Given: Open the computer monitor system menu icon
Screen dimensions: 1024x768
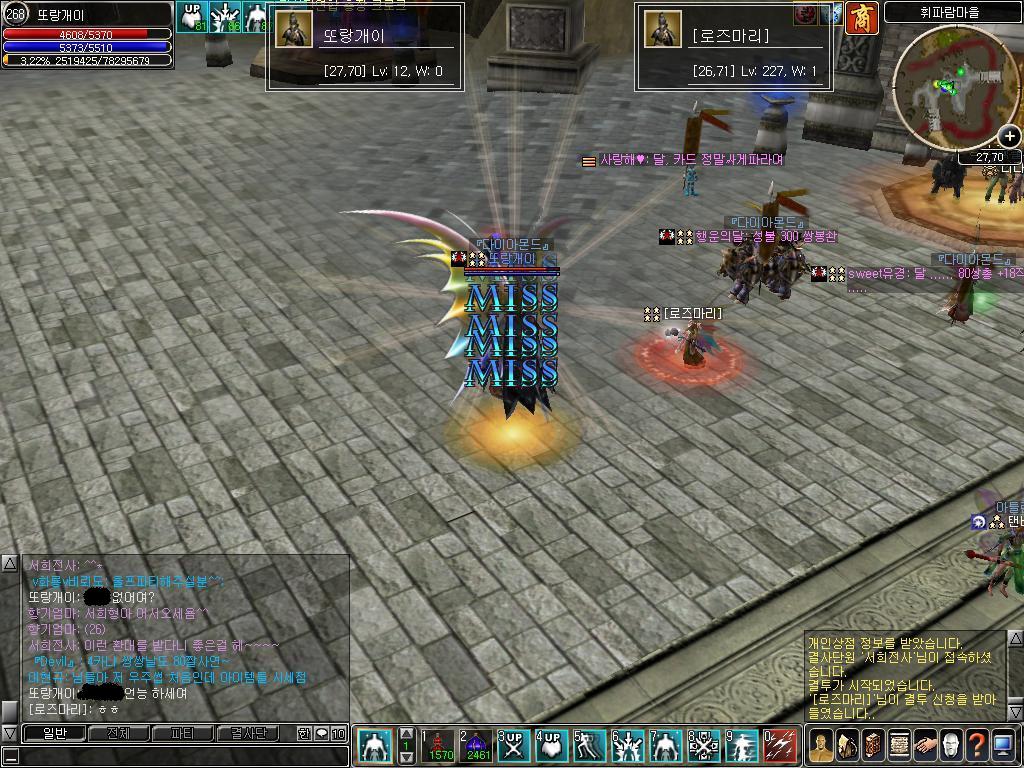Looking at the screenshot, I should coord(1003,745).
